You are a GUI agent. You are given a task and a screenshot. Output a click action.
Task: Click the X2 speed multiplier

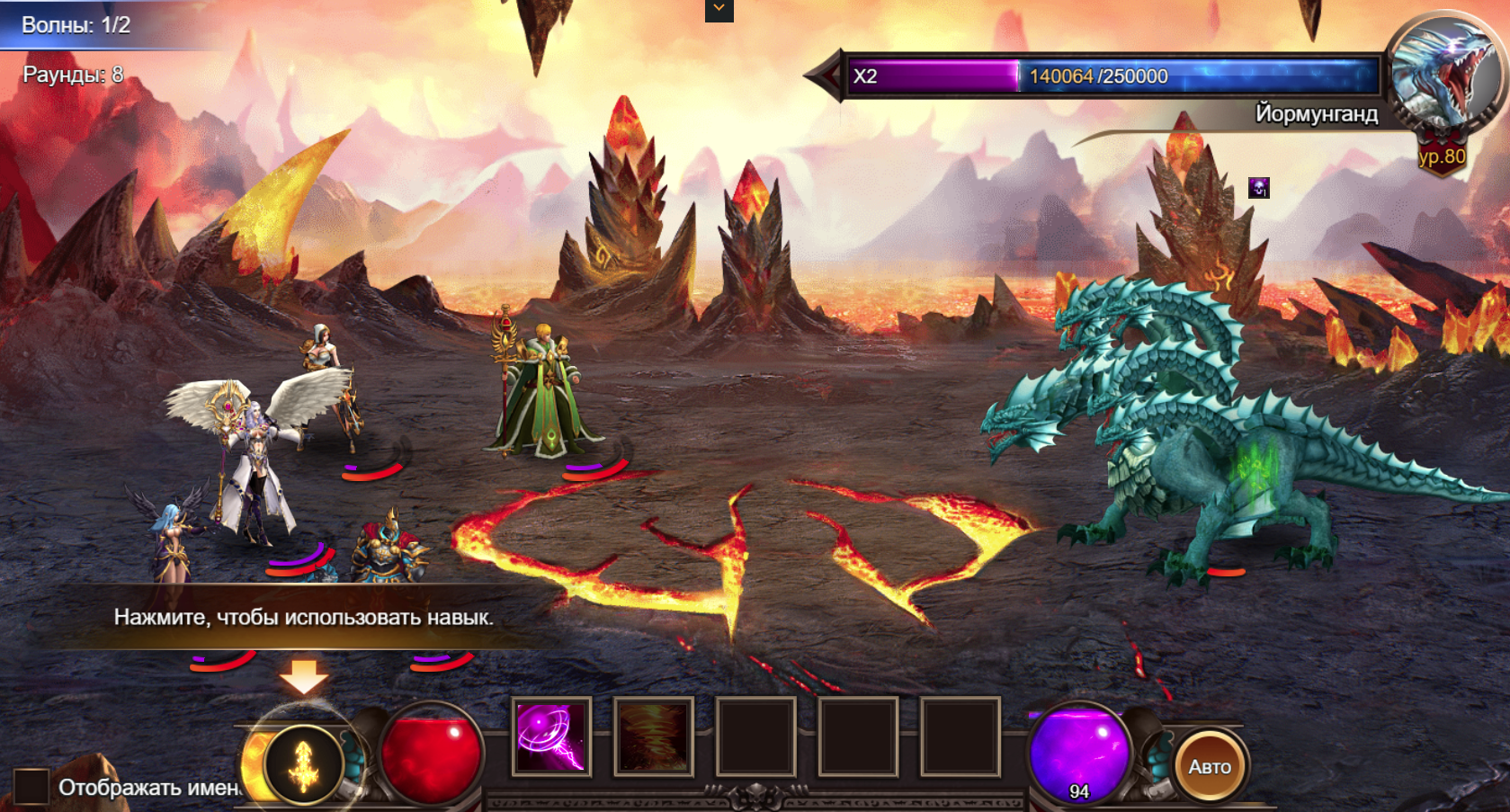[x=865, y=76]
